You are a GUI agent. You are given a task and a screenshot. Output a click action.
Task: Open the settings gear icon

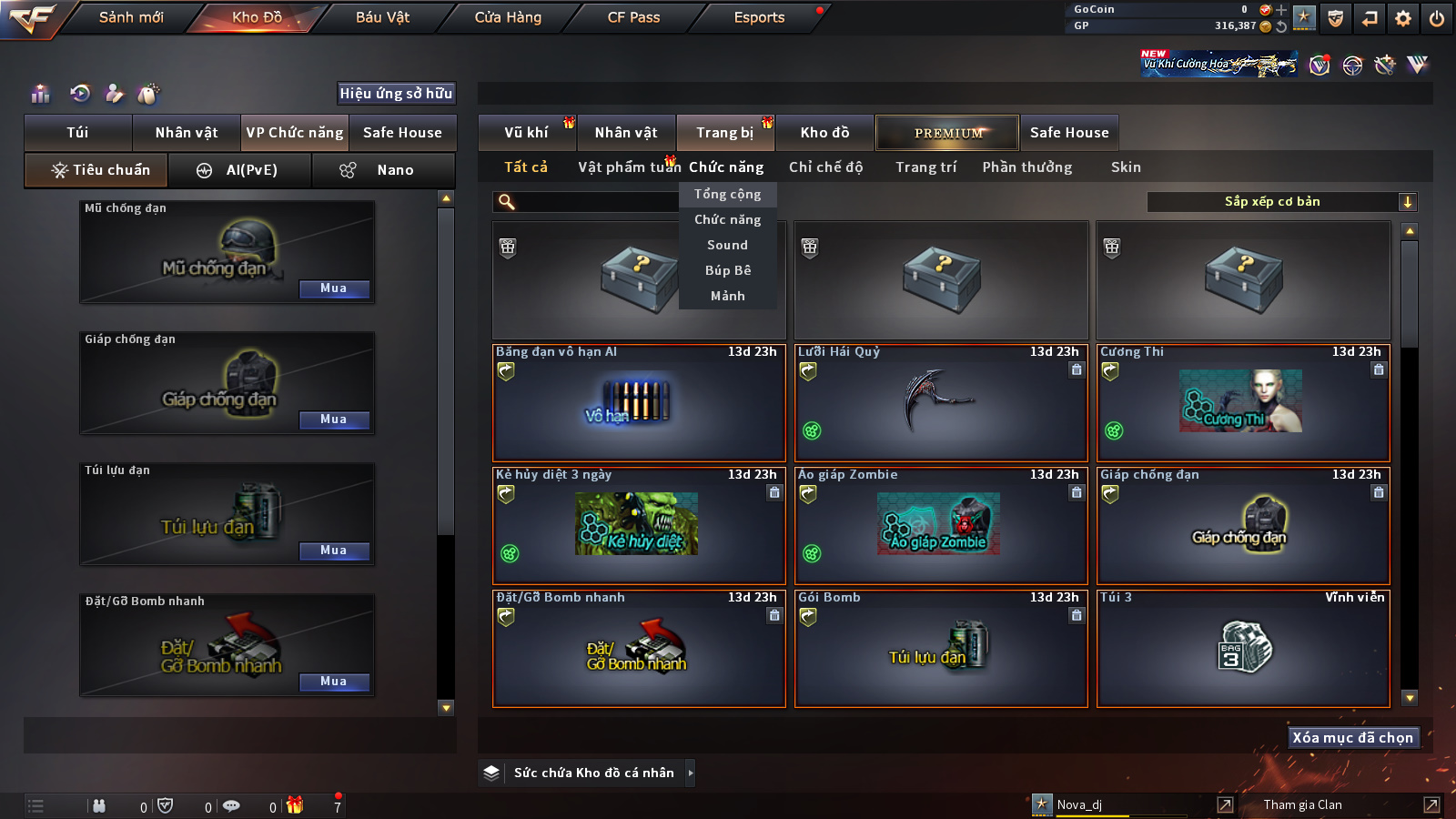1403,18
